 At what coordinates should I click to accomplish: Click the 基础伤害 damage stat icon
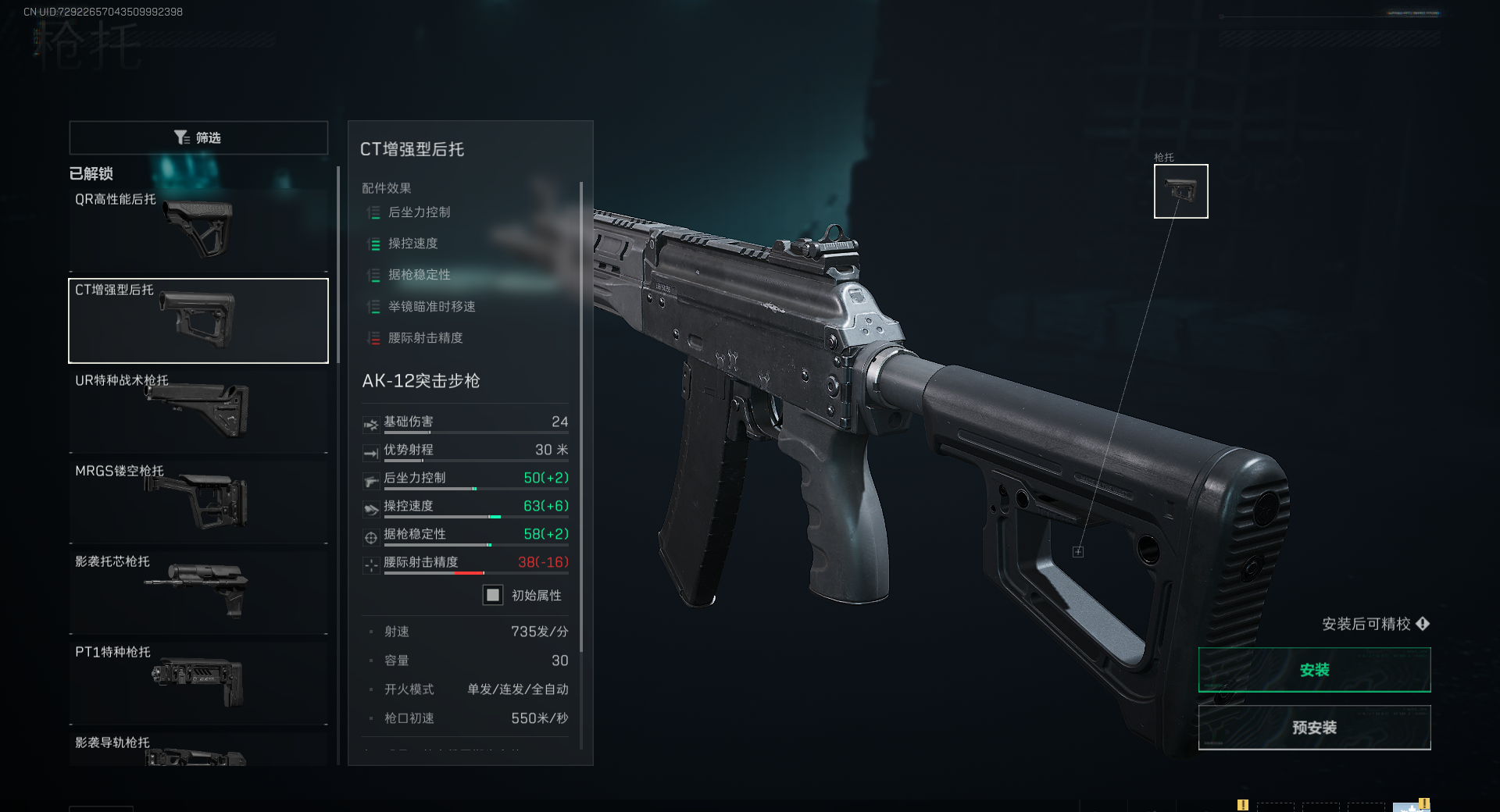pyautogui.click(x=370, y=424)
